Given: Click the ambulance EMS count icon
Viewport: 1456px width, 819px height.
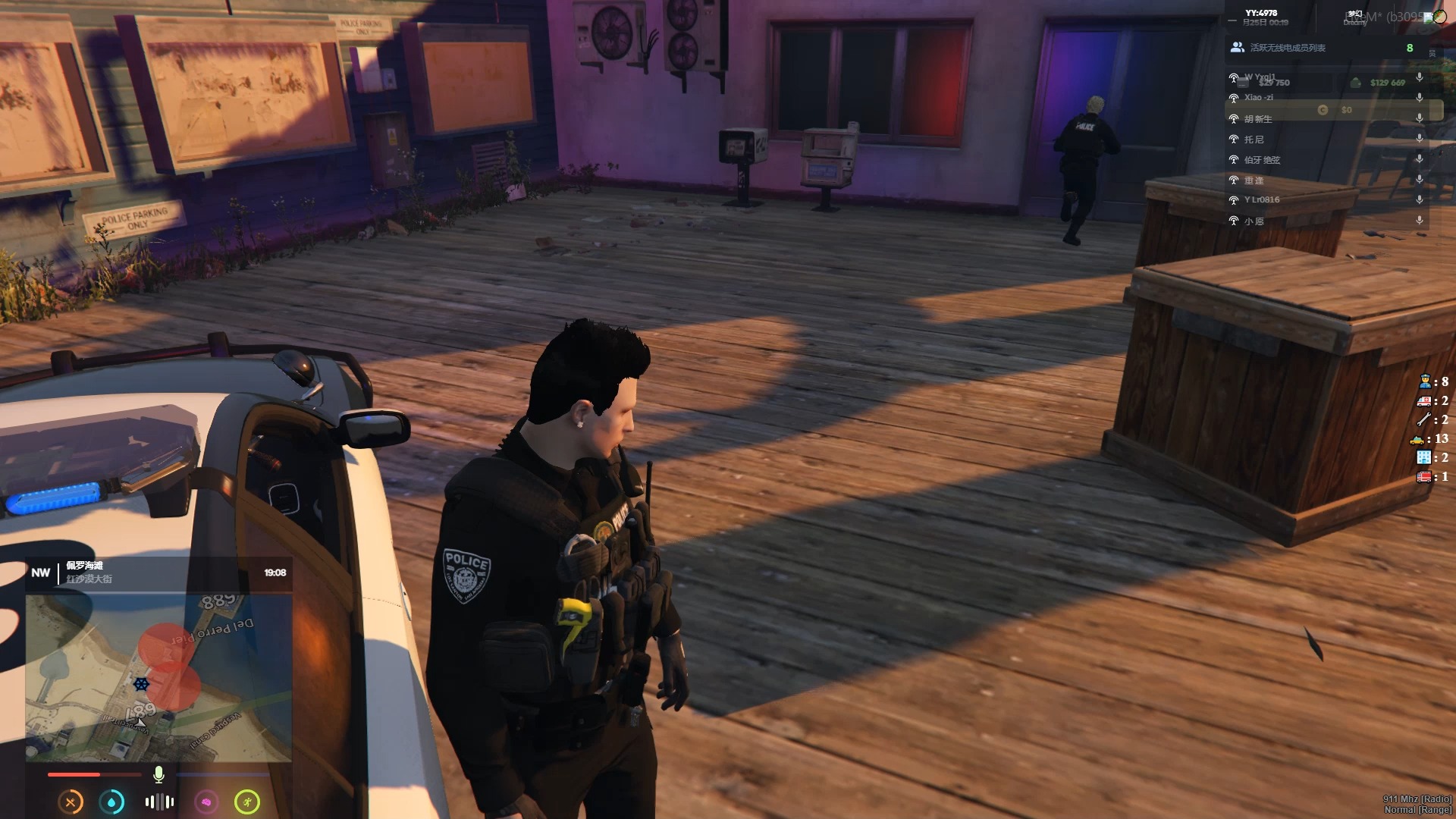Looking at the screenshot, I should (x=1423, y=400).
